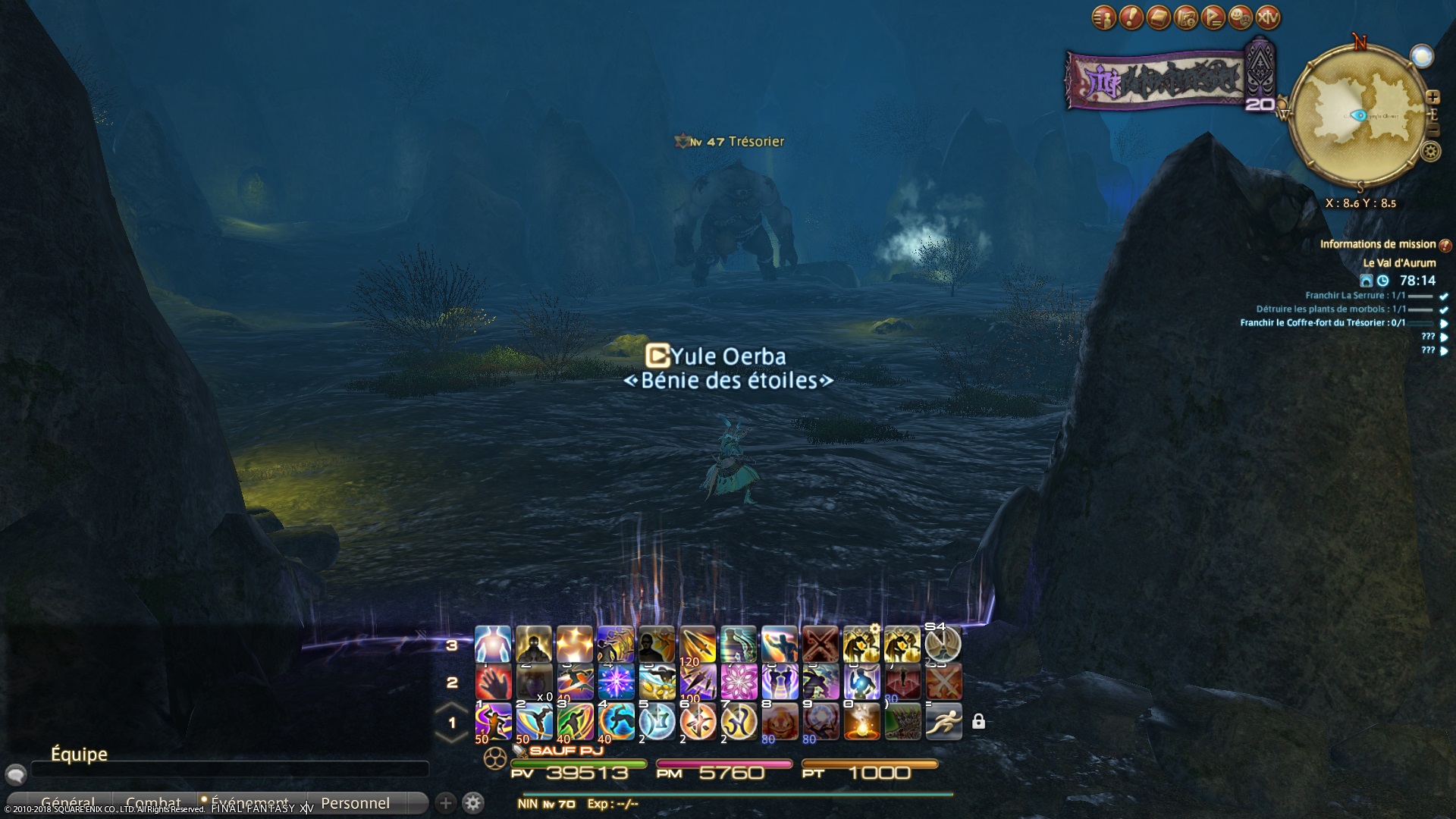This screenshot has width=1456, height=819.
Task: Activate the pink flower ability icon
Action: 739,682
